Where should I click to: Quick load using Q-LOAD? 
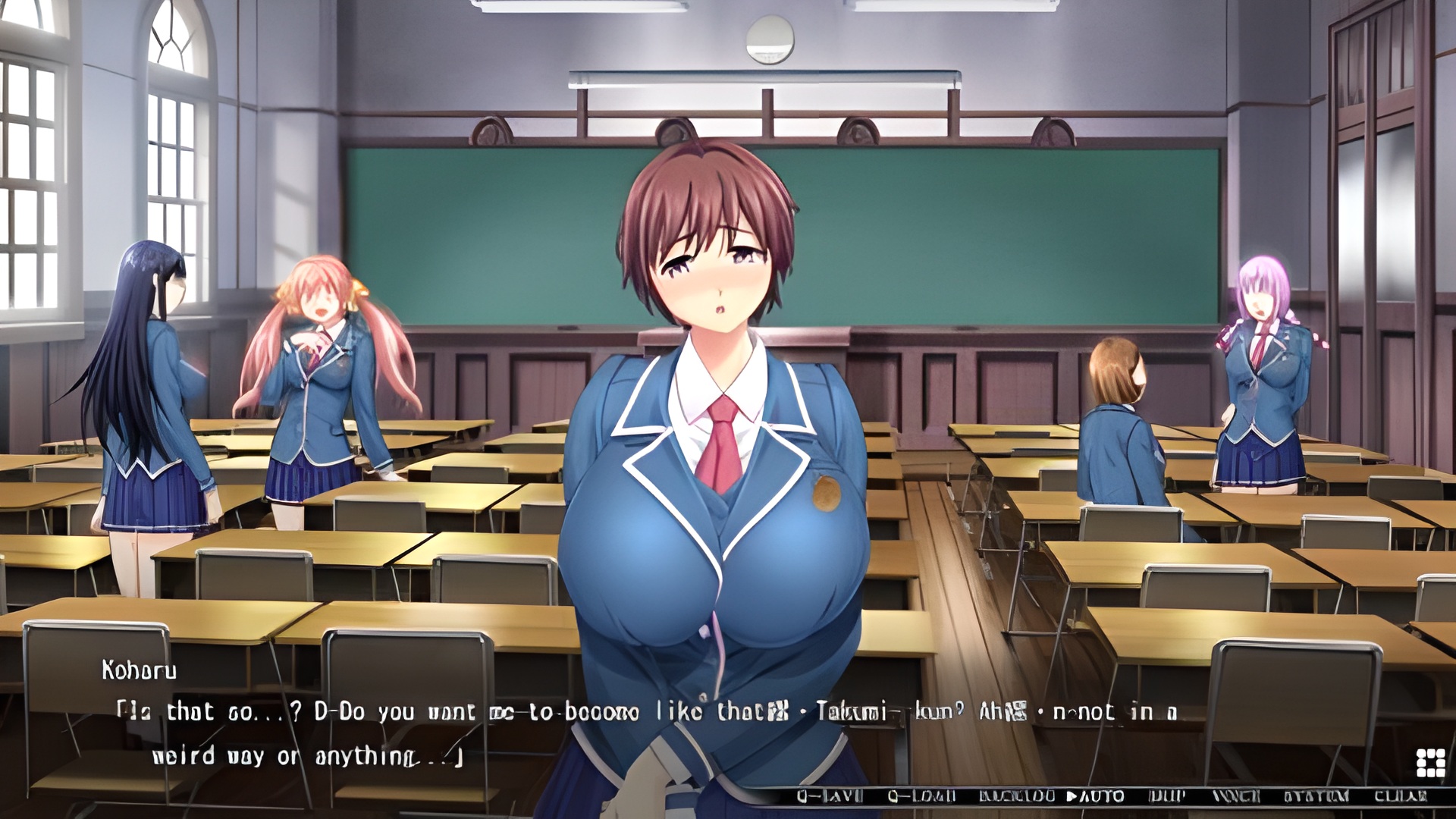(x=921, y=796)
